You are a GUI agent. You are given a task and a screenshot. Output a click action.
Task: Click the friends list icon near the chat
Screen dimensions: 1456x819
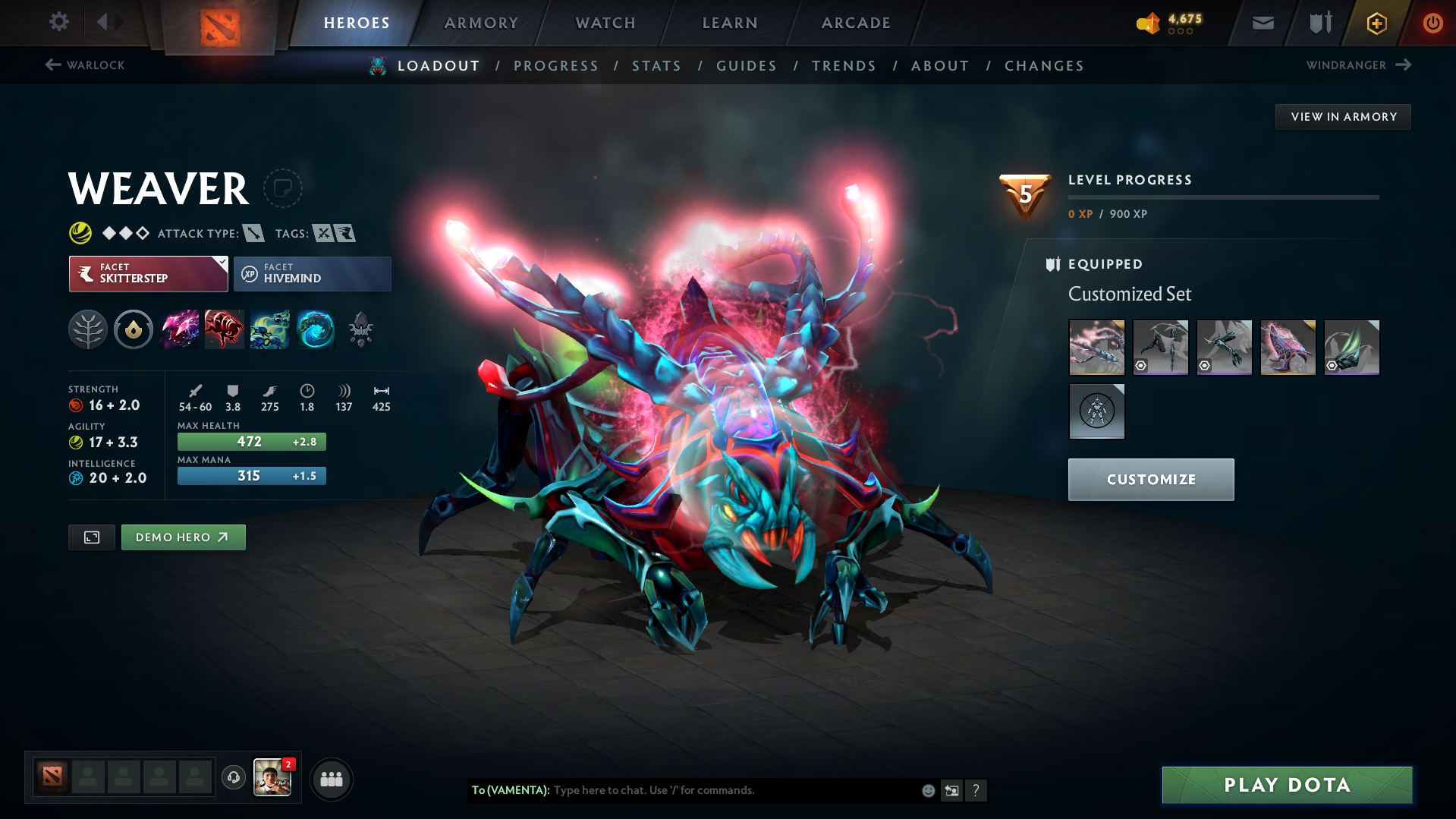332,779
